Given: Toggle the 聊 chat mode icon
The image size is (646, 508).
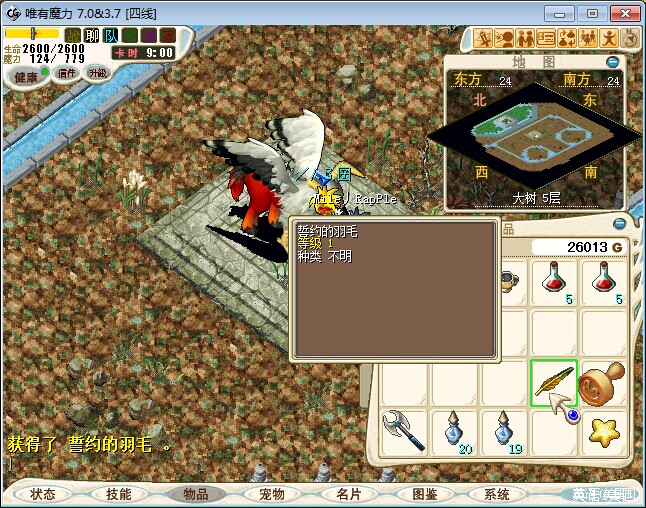Looking at the screenshot, I should 92,35.
